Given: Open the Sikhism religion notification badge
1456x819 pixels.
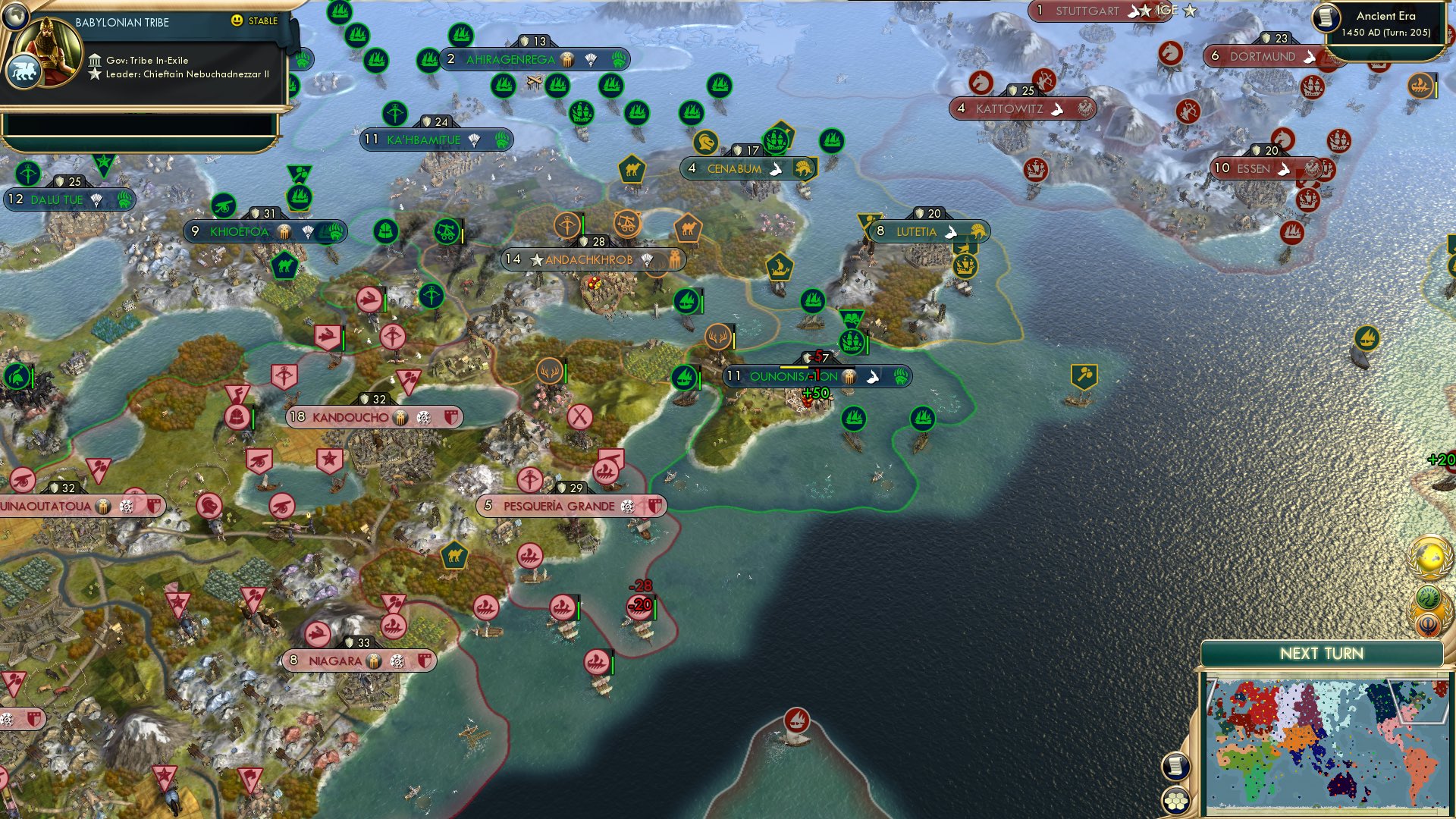Looking at the screenshot, I should pos(1428,624).
